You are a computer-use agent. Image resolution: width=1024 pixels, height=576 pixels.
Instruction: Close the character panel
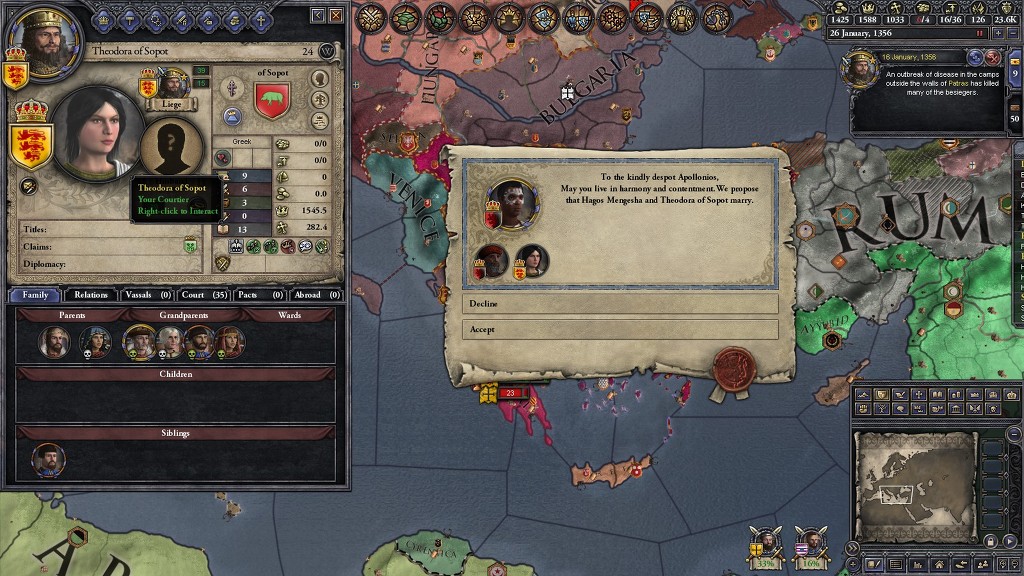[336, 15]
